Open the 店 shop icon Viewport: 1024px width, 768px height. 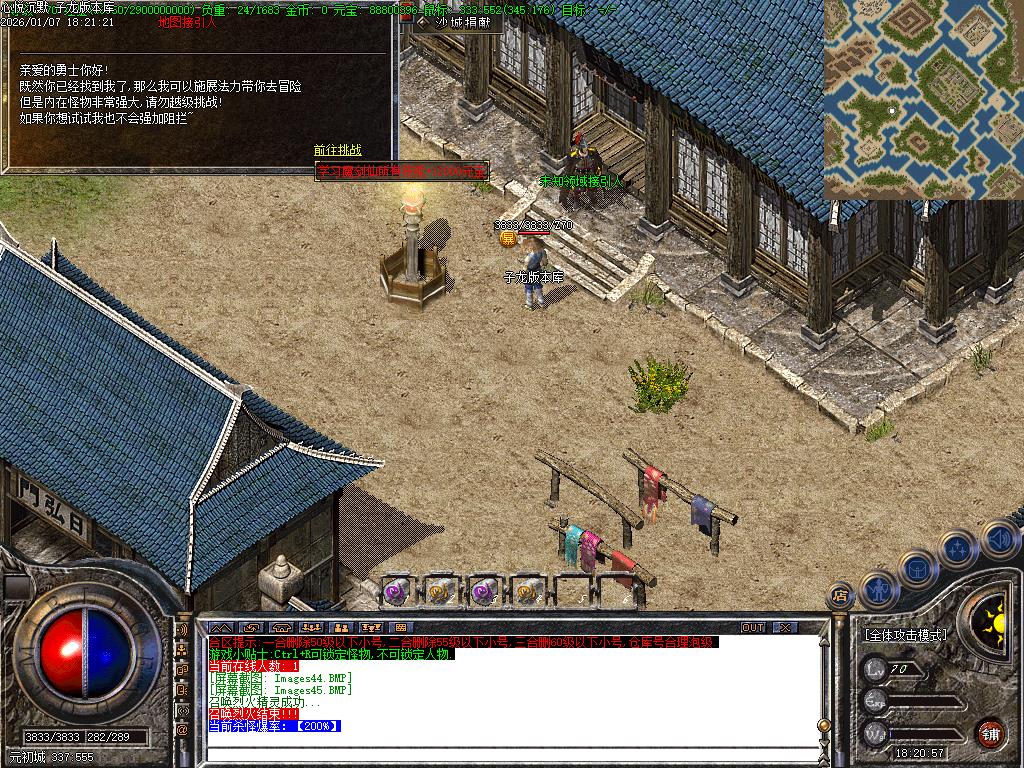click(x=841, y=596)
